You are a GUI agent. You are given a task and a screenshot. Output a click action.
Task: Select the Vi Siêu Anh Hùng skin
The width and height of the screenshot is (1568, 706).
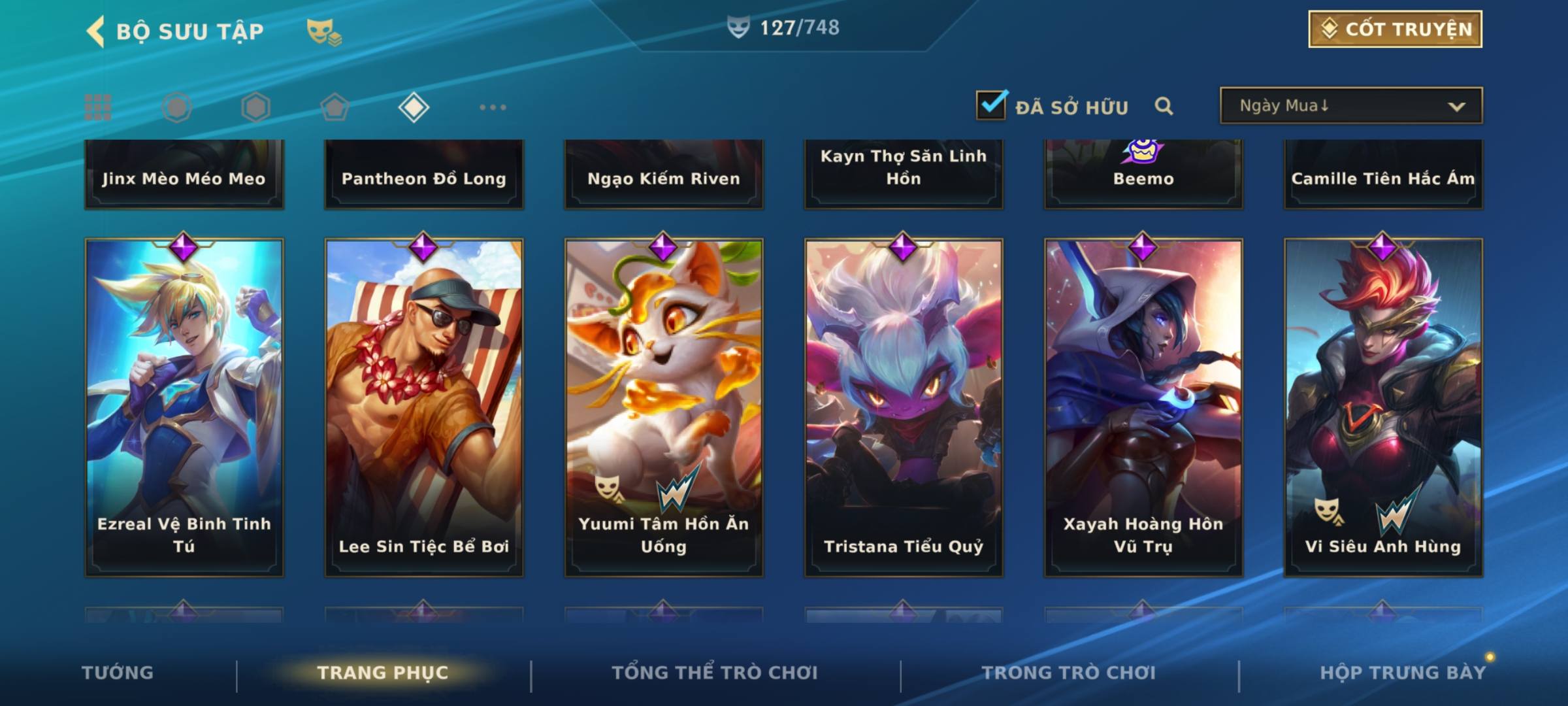pyautogui.click(x=1383, y=407)
